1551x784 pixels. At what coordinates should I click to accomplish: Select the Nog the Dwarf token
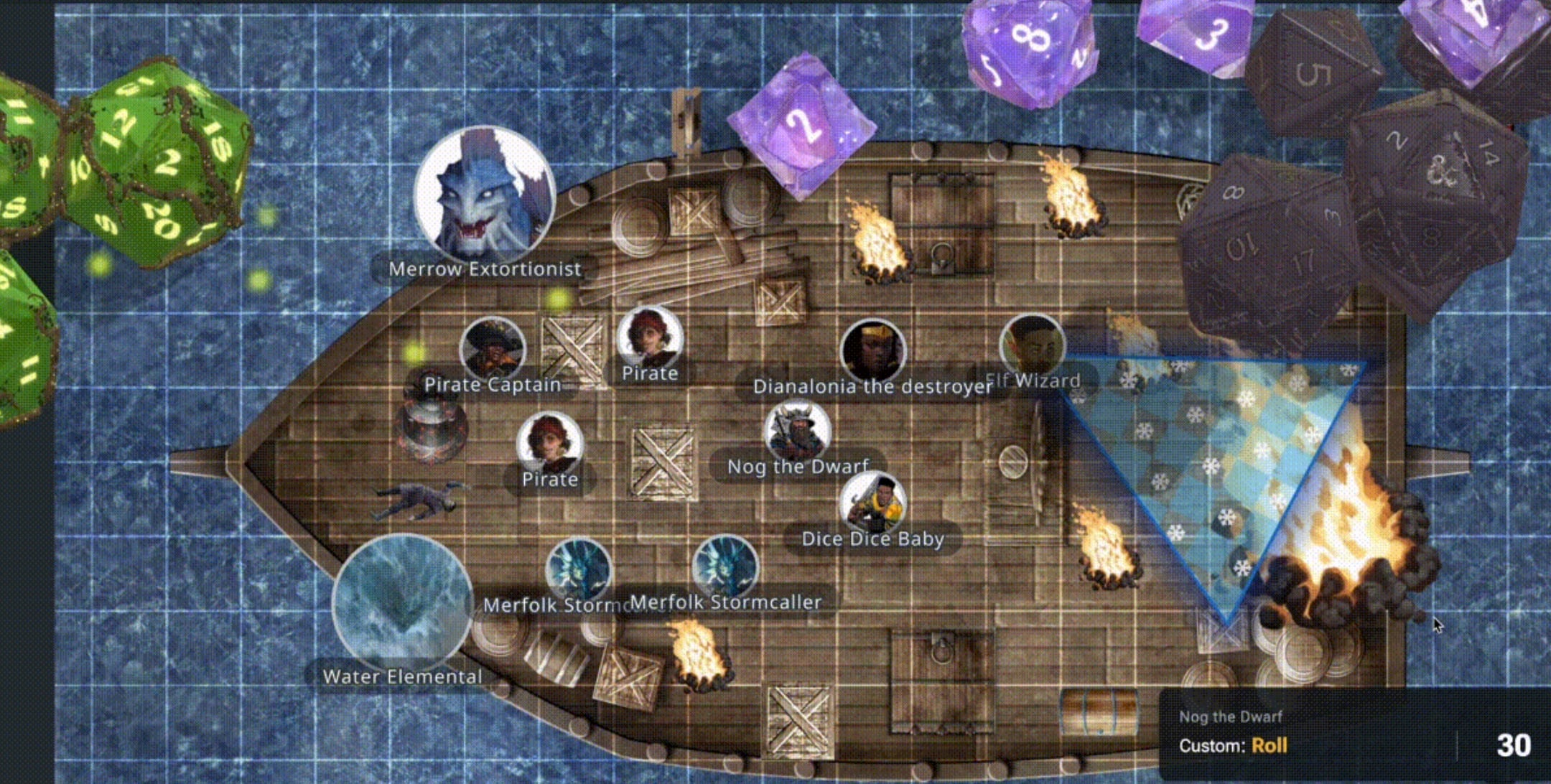click(x=798, y=432)
